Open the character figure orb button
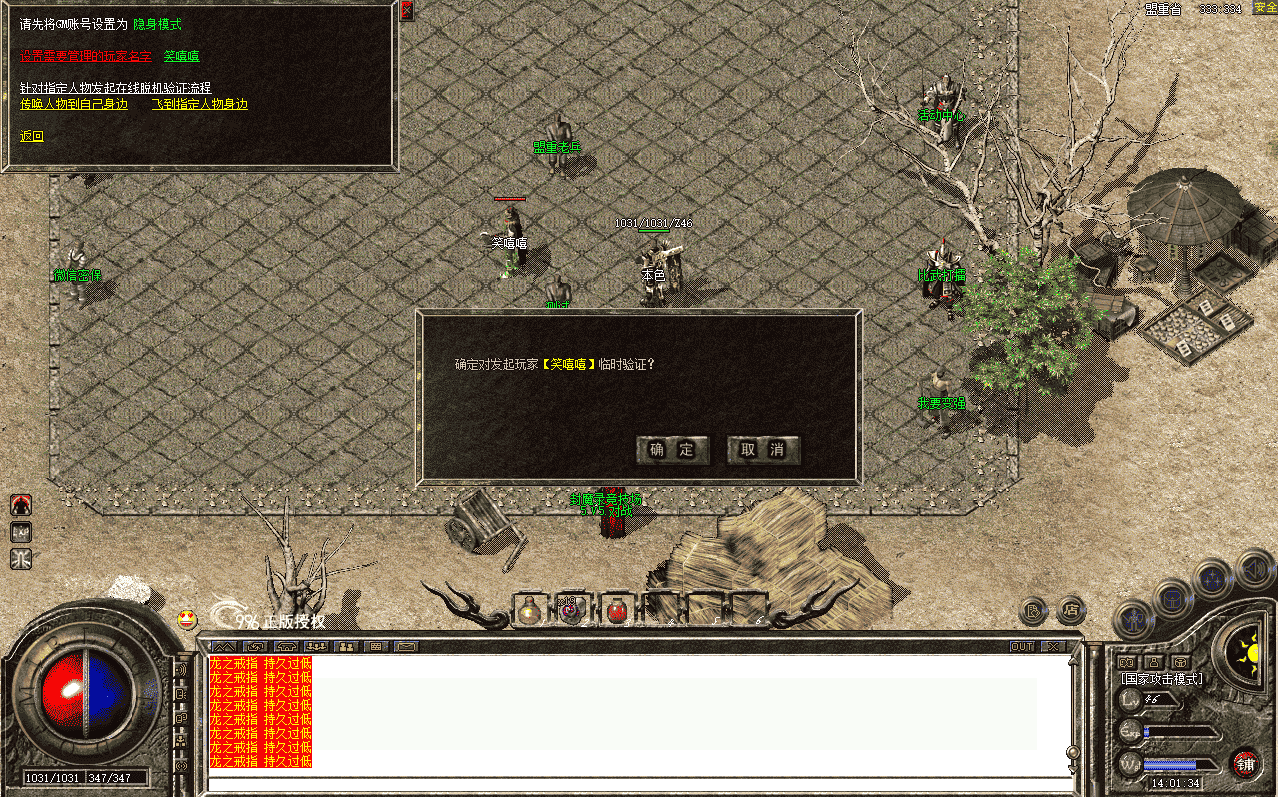 (x=1135, y=620)
